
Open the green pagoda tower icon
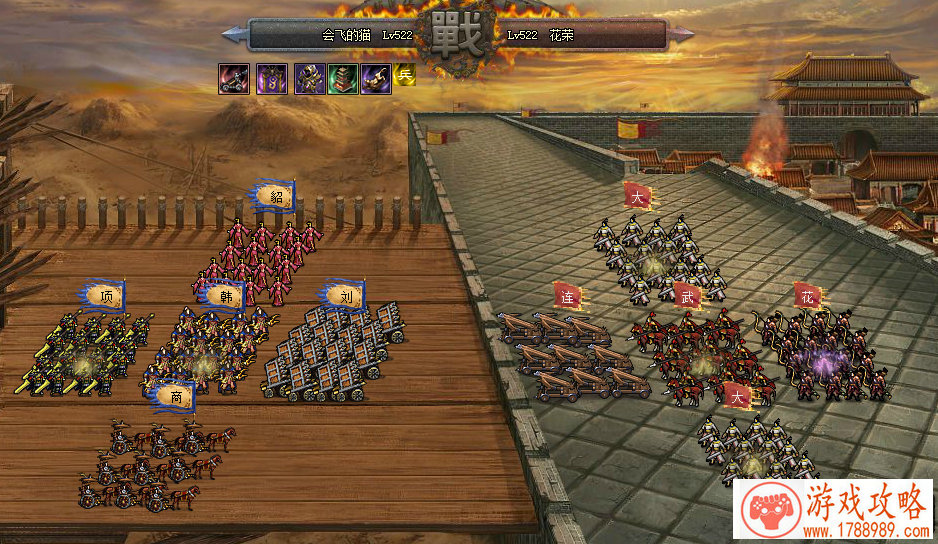342,78
